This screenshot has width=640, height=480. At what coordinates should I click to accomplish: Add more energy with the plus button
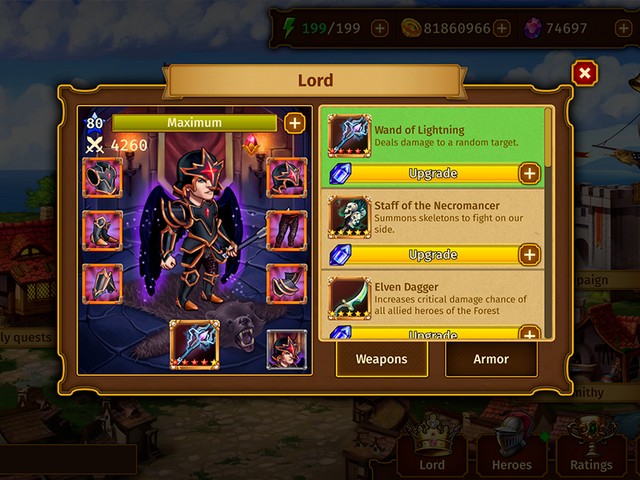tap(380, 28)
